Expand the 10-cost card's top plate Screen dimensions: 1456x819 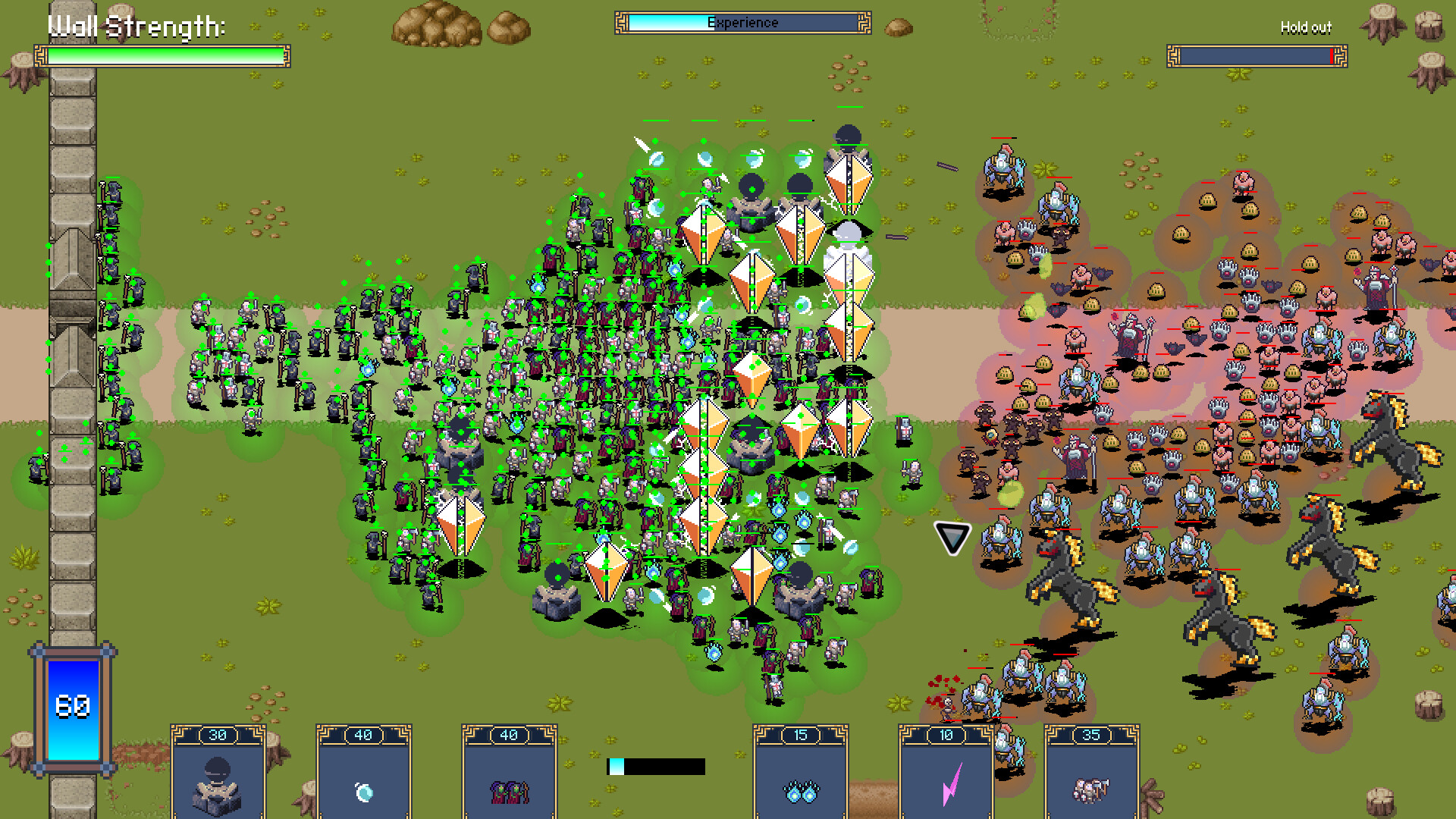[946, 734]
